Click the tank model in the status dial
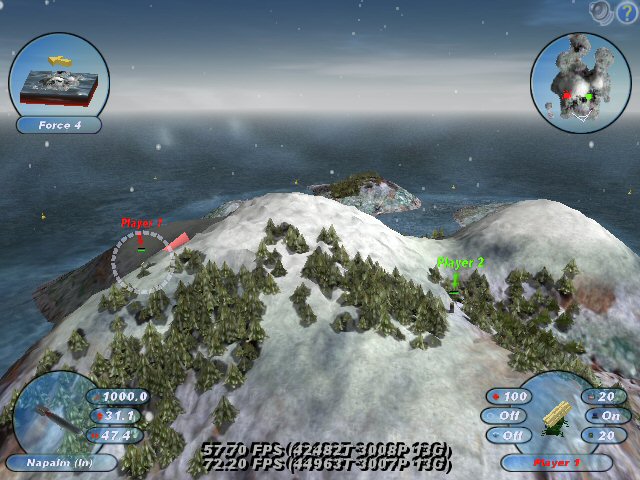The width and height of the screenshot is (640, 480). click(x=554, y=420)
